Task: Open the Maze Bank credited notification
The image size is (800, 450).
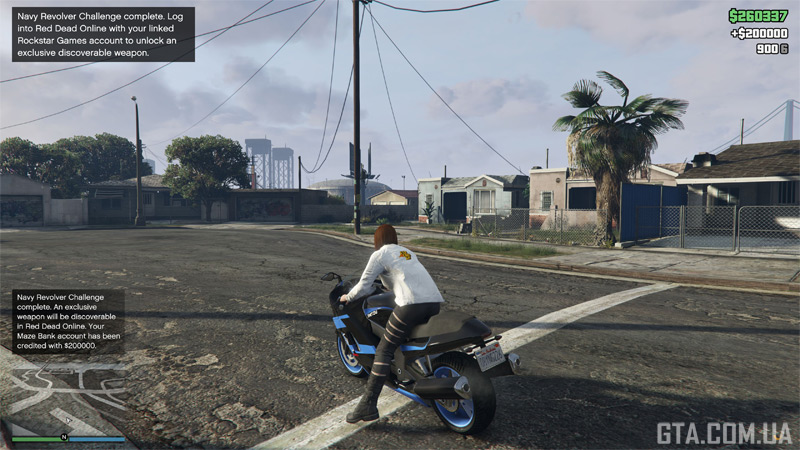Action: (x=68, y=320)
